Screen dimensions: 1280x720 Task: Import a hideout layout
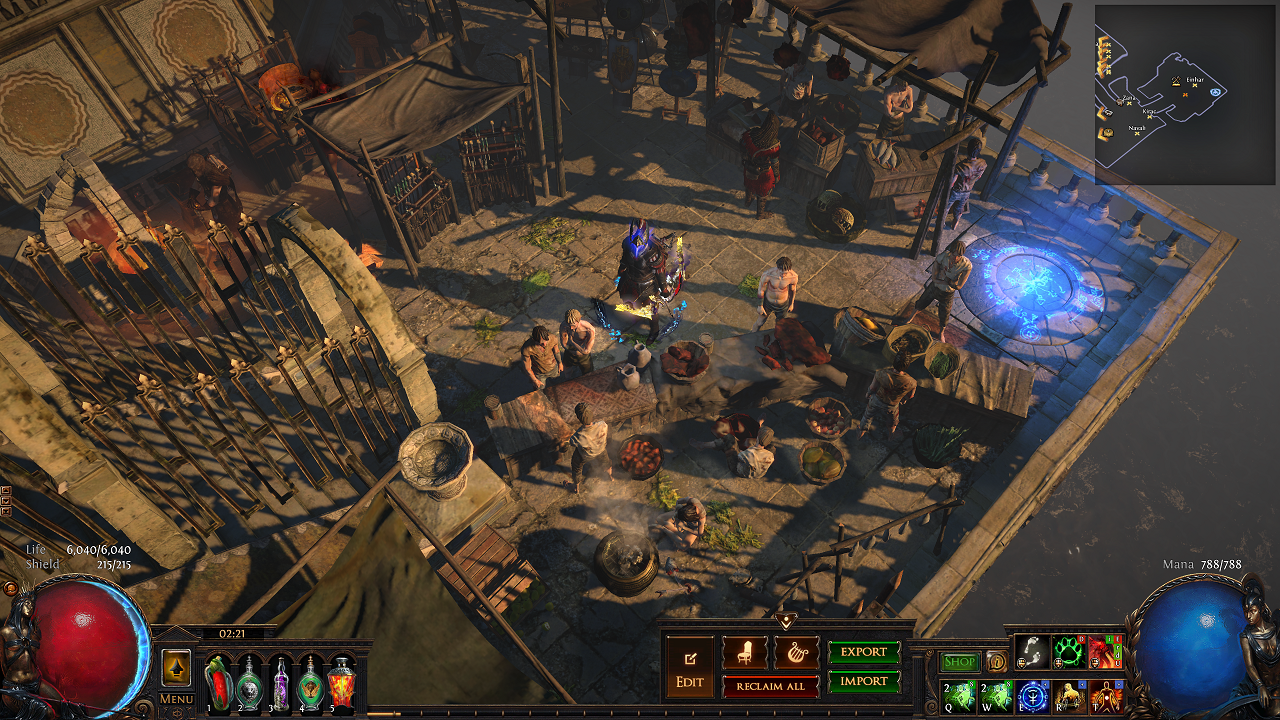click(864, 682)
